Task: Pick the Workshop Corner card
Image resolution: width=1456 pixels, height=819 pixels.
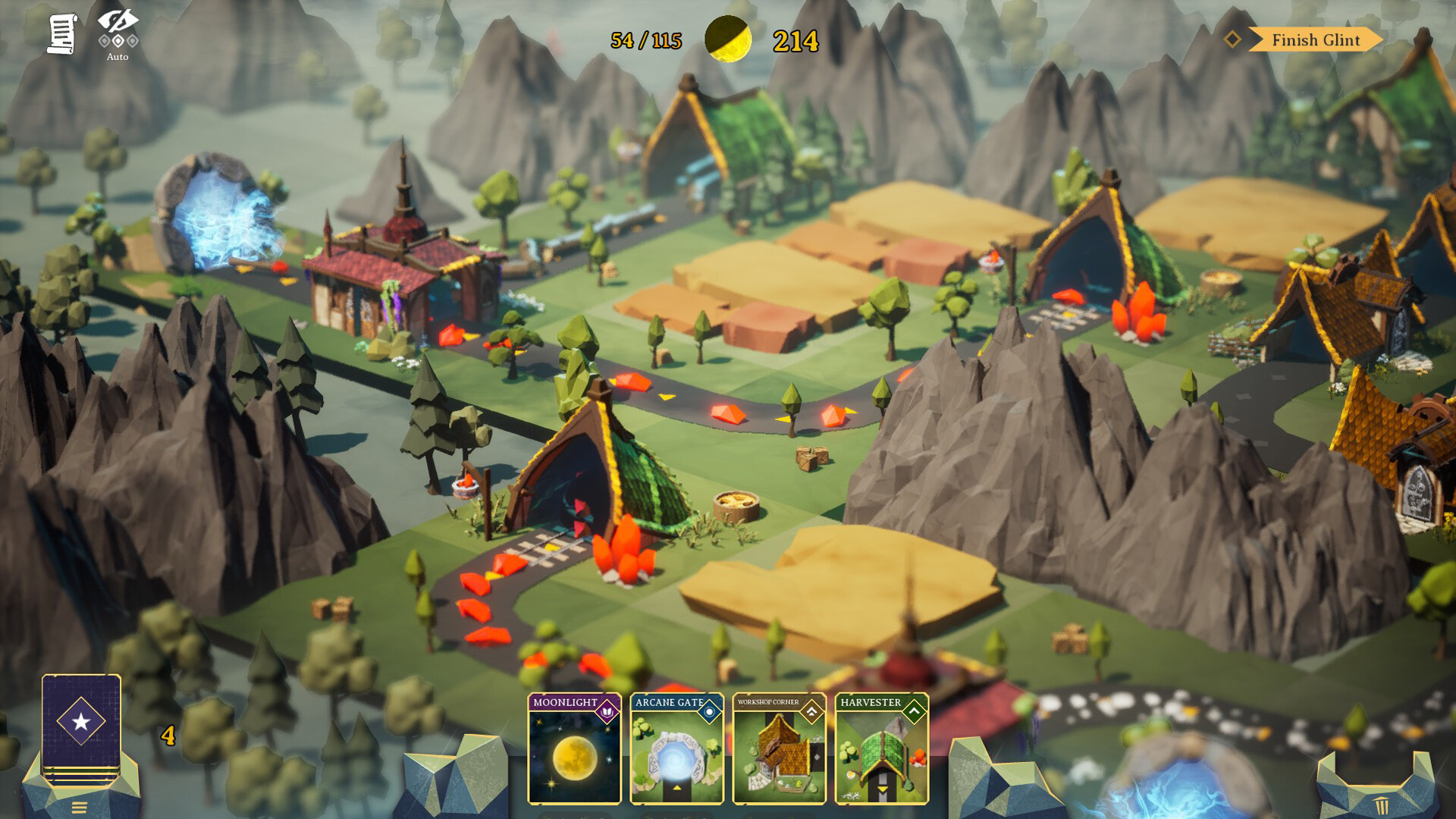Action: [x=779, y=748]
